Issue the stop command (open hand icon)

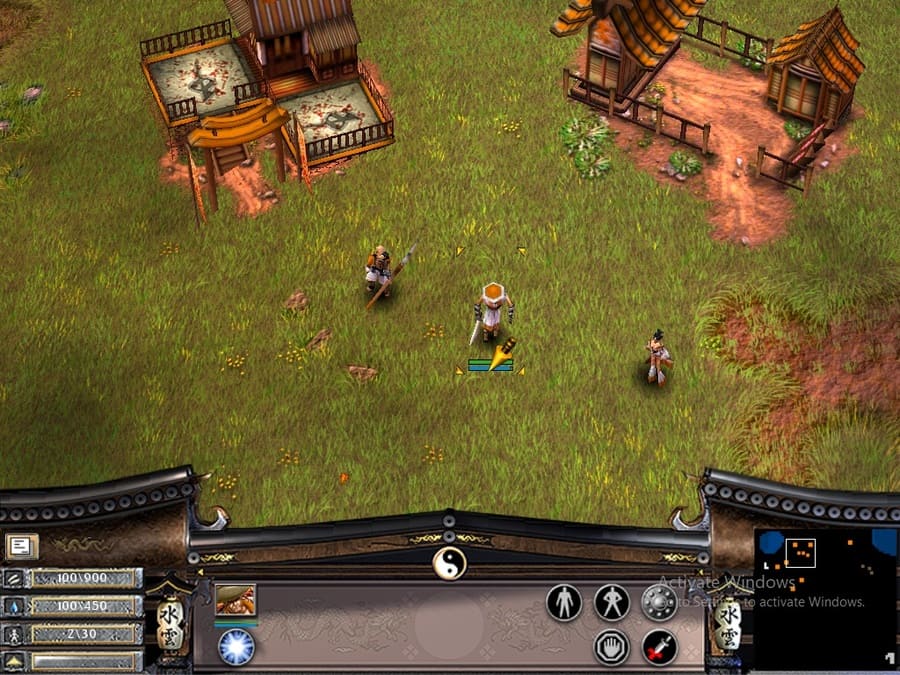[611, 647]
